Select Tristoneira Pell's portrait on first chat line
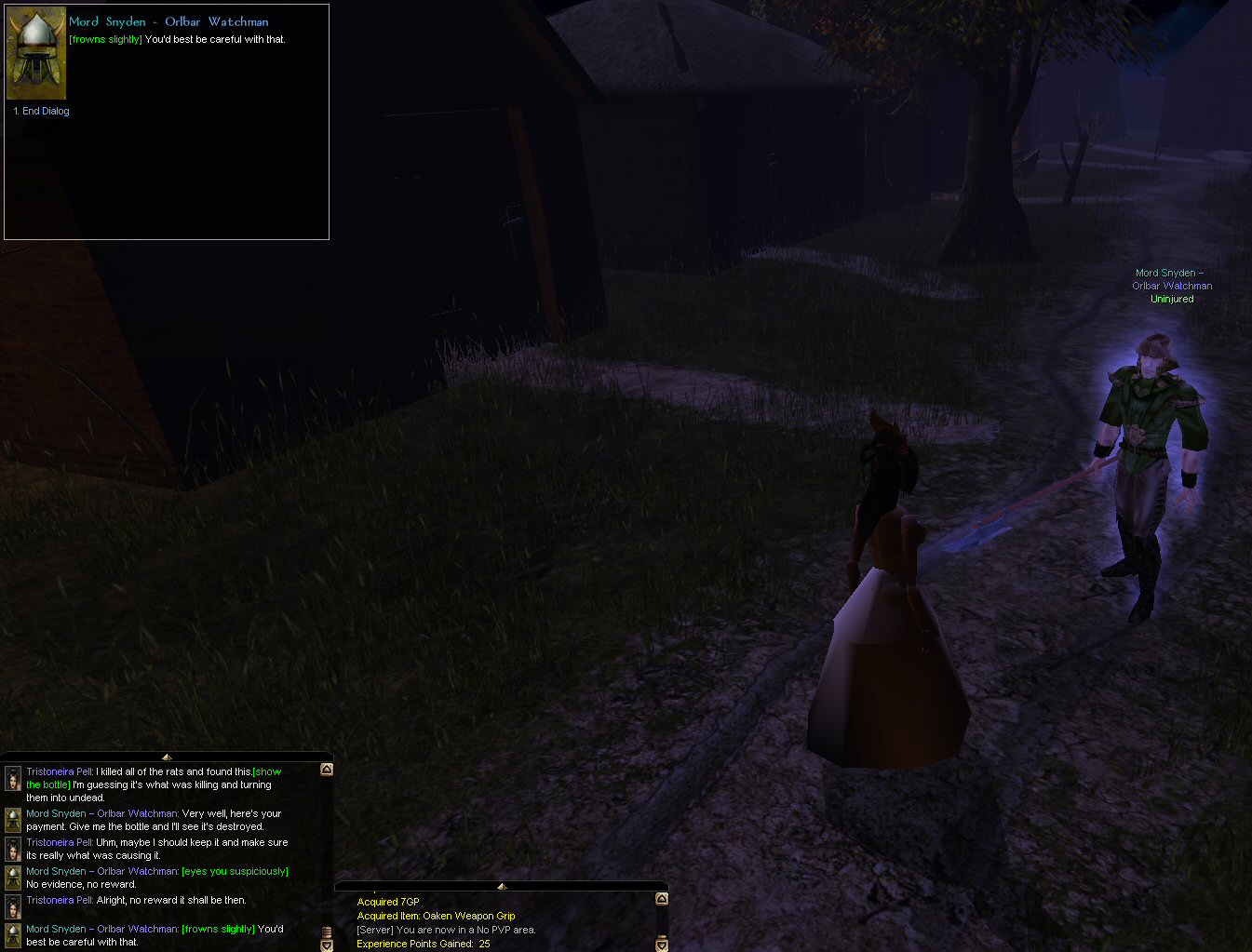The width and height of the screenshot is (1252, 952). click(x=13, y=778)
